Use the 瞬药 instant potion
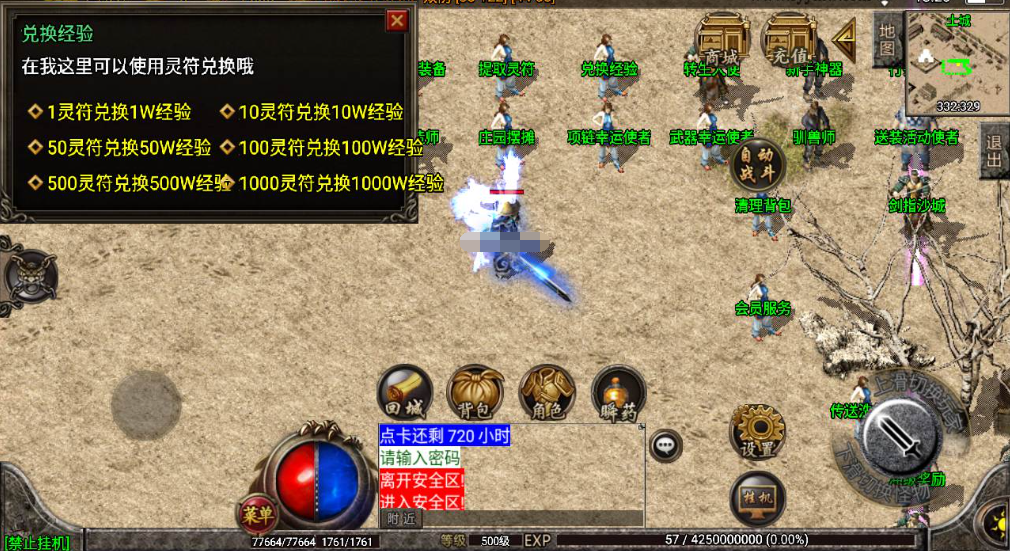Image resolution: width=1010 pixels, height=551 pixels. 618,392
